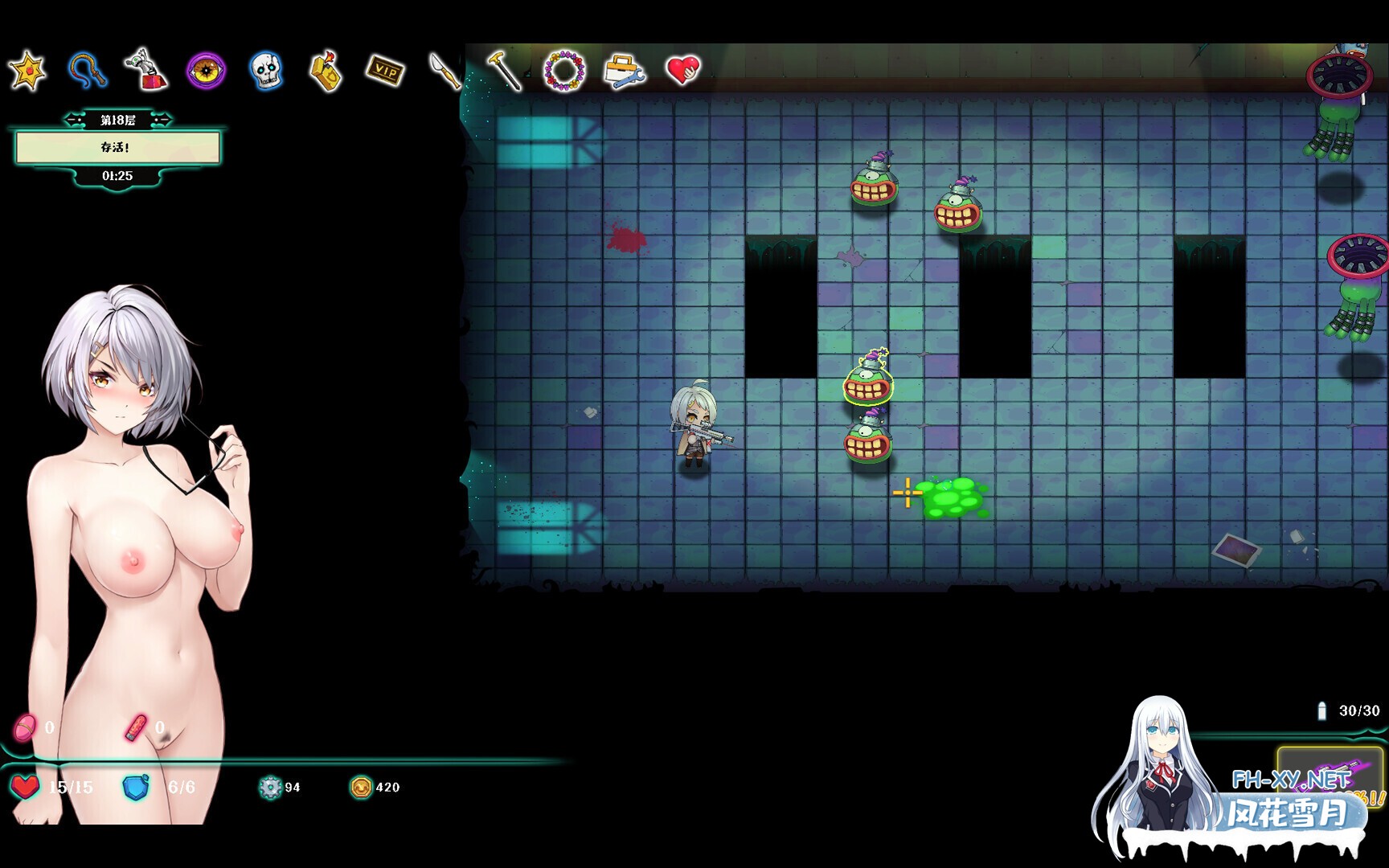Click the gold-handled cane relic icon
Screen dimensions: 1389x868
[504, 70]
